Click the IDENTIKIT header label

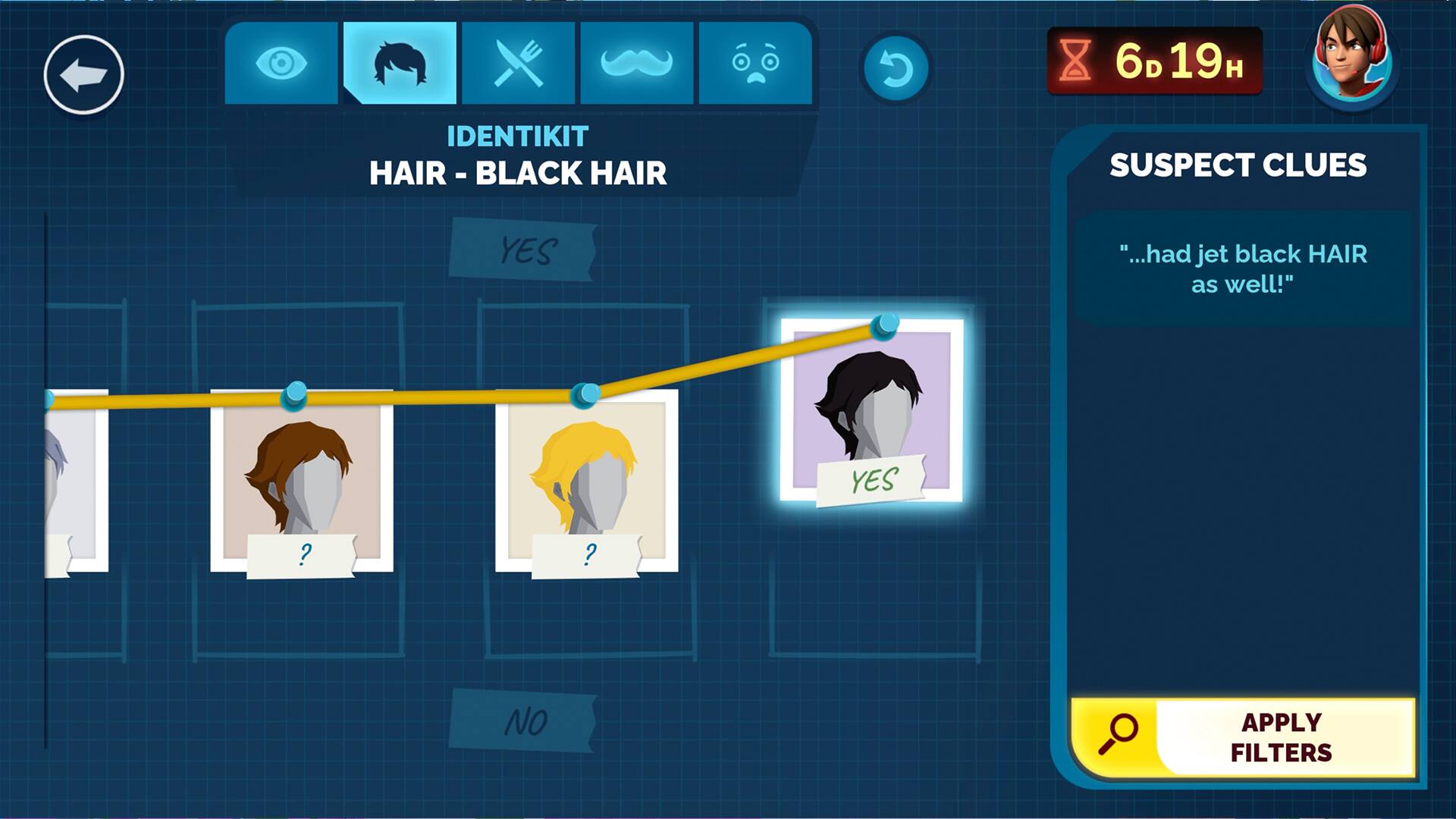(x=517, y=136)
